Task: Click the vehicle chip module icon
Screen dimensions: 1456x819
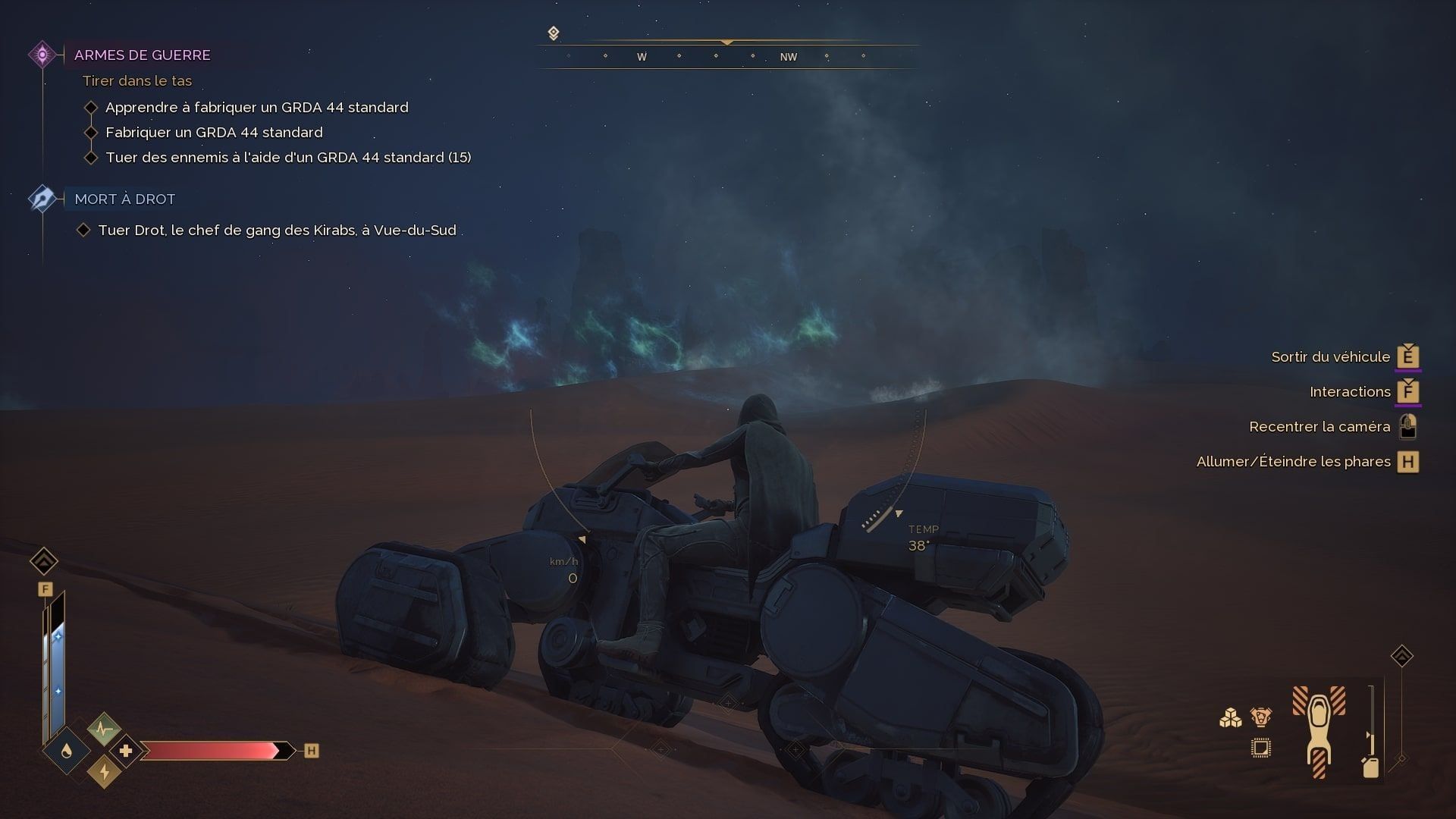Action: coord(1260,748)
